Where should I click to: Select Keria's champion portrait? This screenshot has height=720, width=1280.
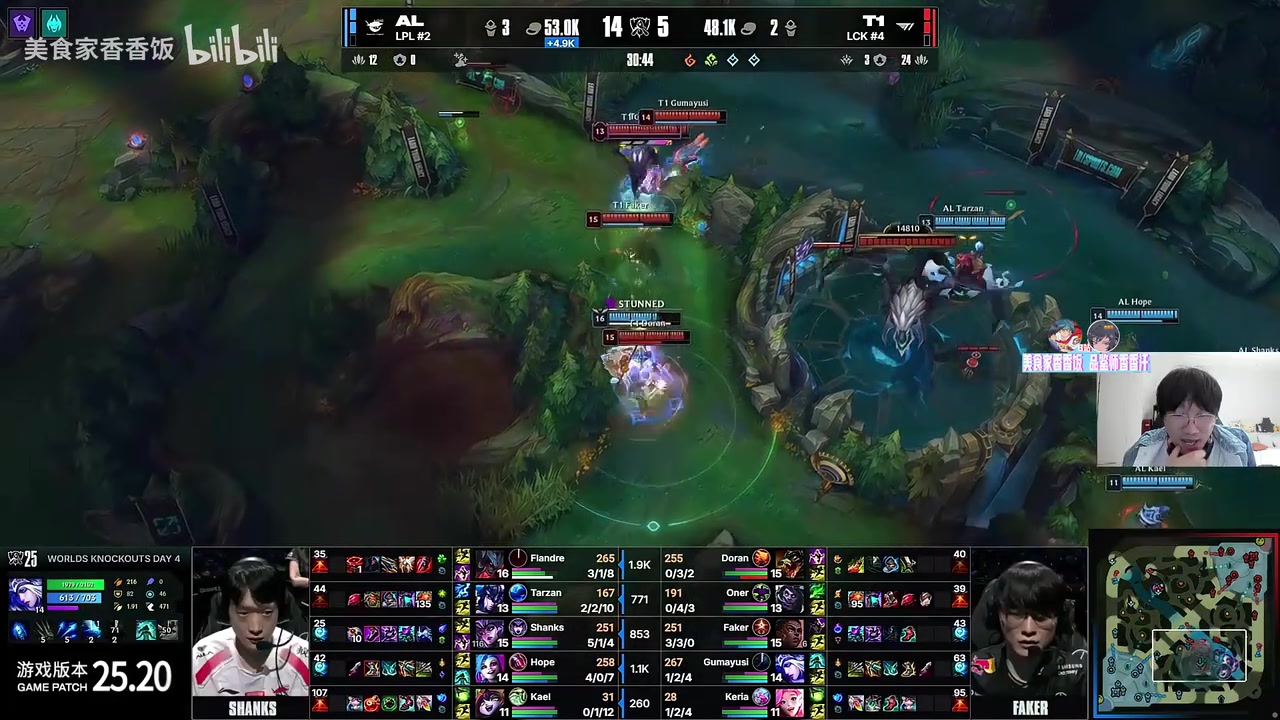788,702
